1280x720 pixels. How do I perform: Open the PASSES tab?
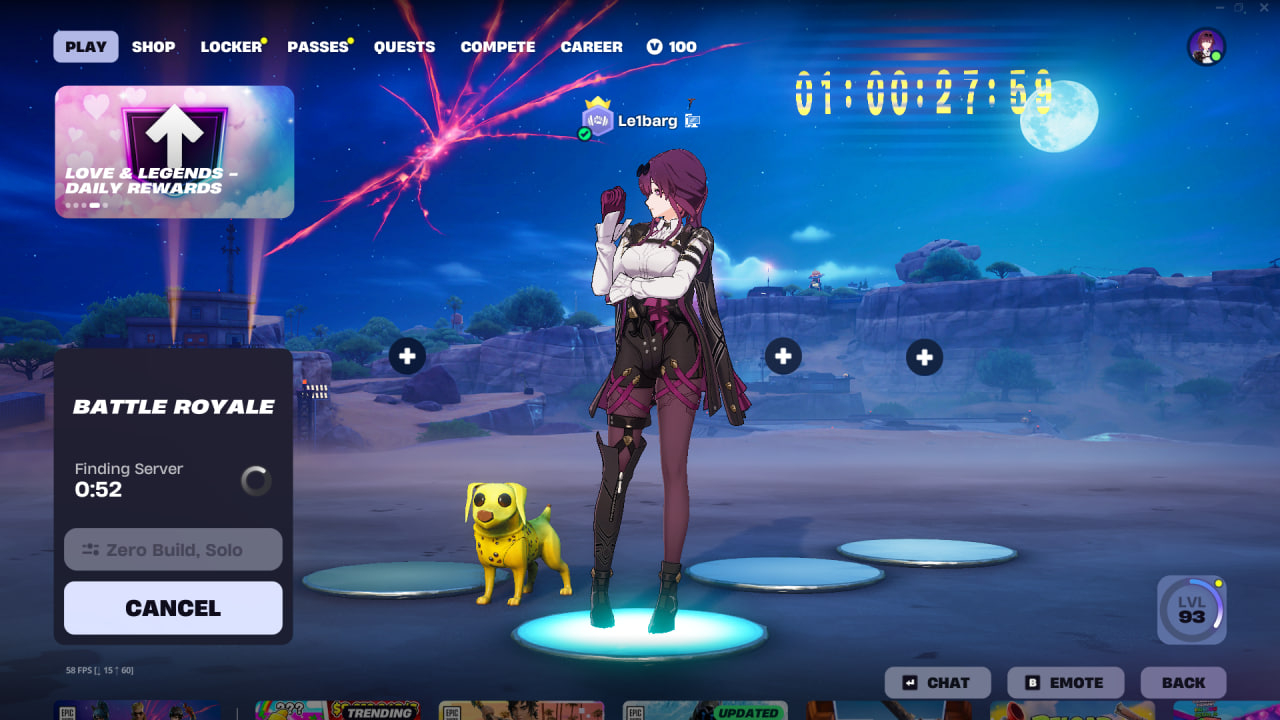(x=317, y=47)
